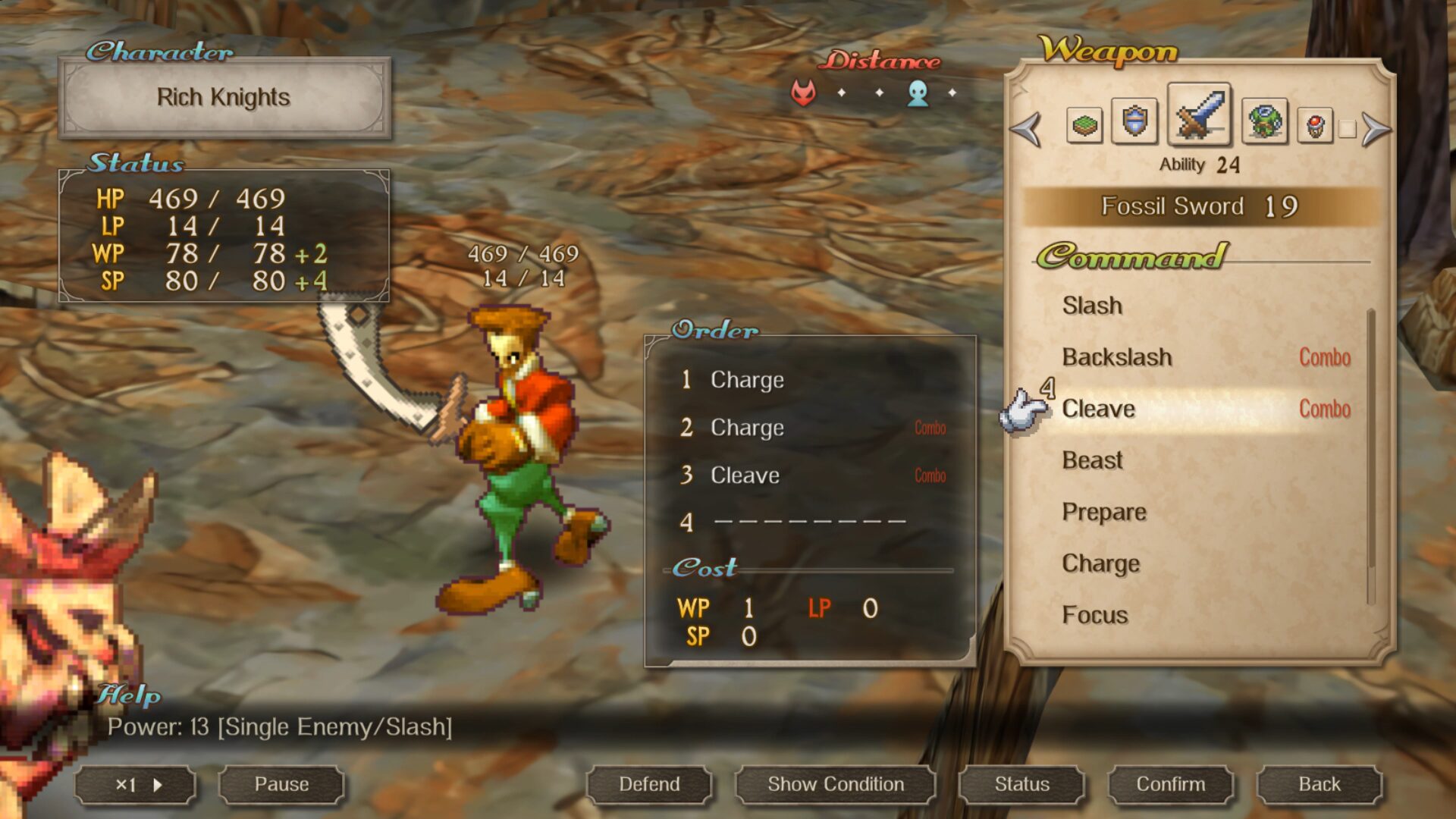Cycle to the next weapon with right arrow
The image size is (1456, 819).
click(1376, 128)
